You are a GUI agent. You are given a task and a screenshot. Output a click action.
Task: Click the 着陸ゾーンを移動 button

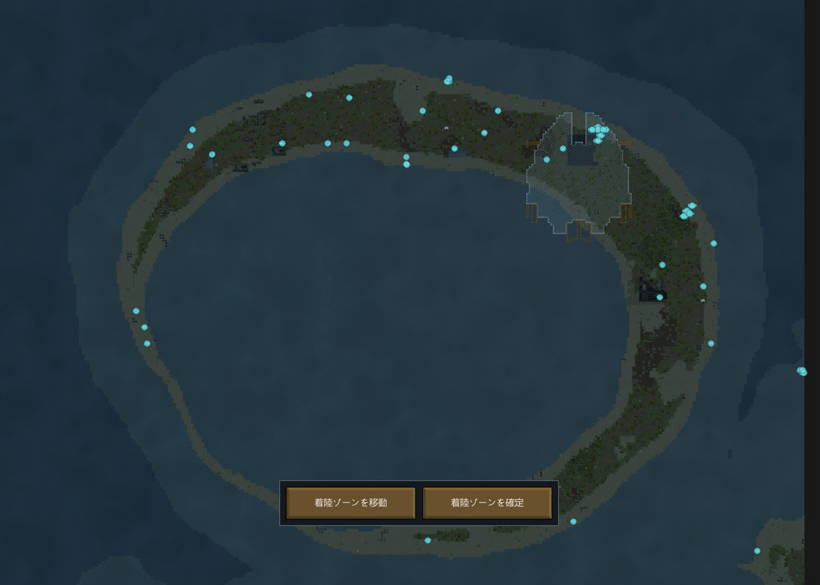[350, 503]
